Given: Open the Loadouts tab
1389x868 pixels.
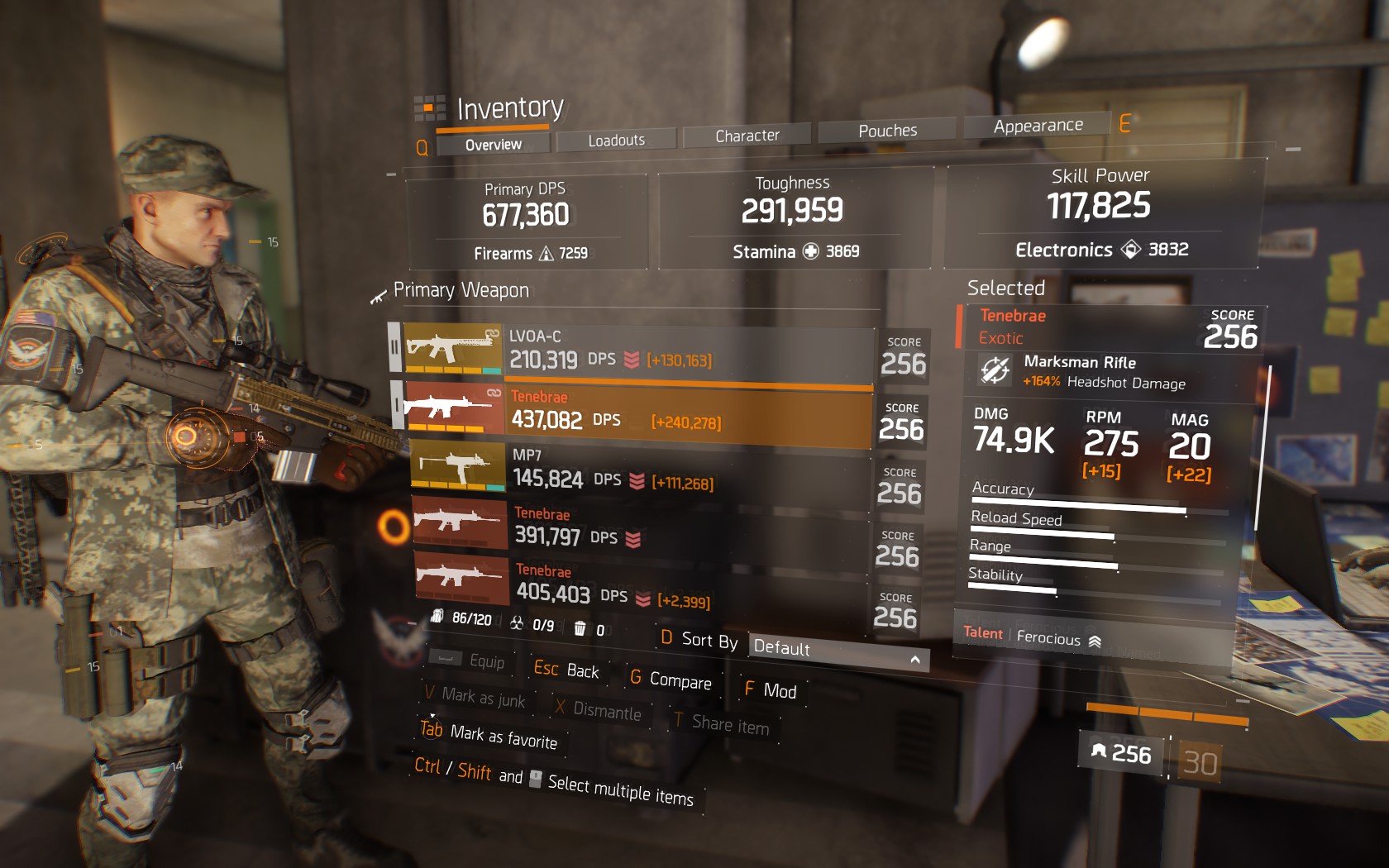Looking at the screenshot, I should [x=616, y=141].
